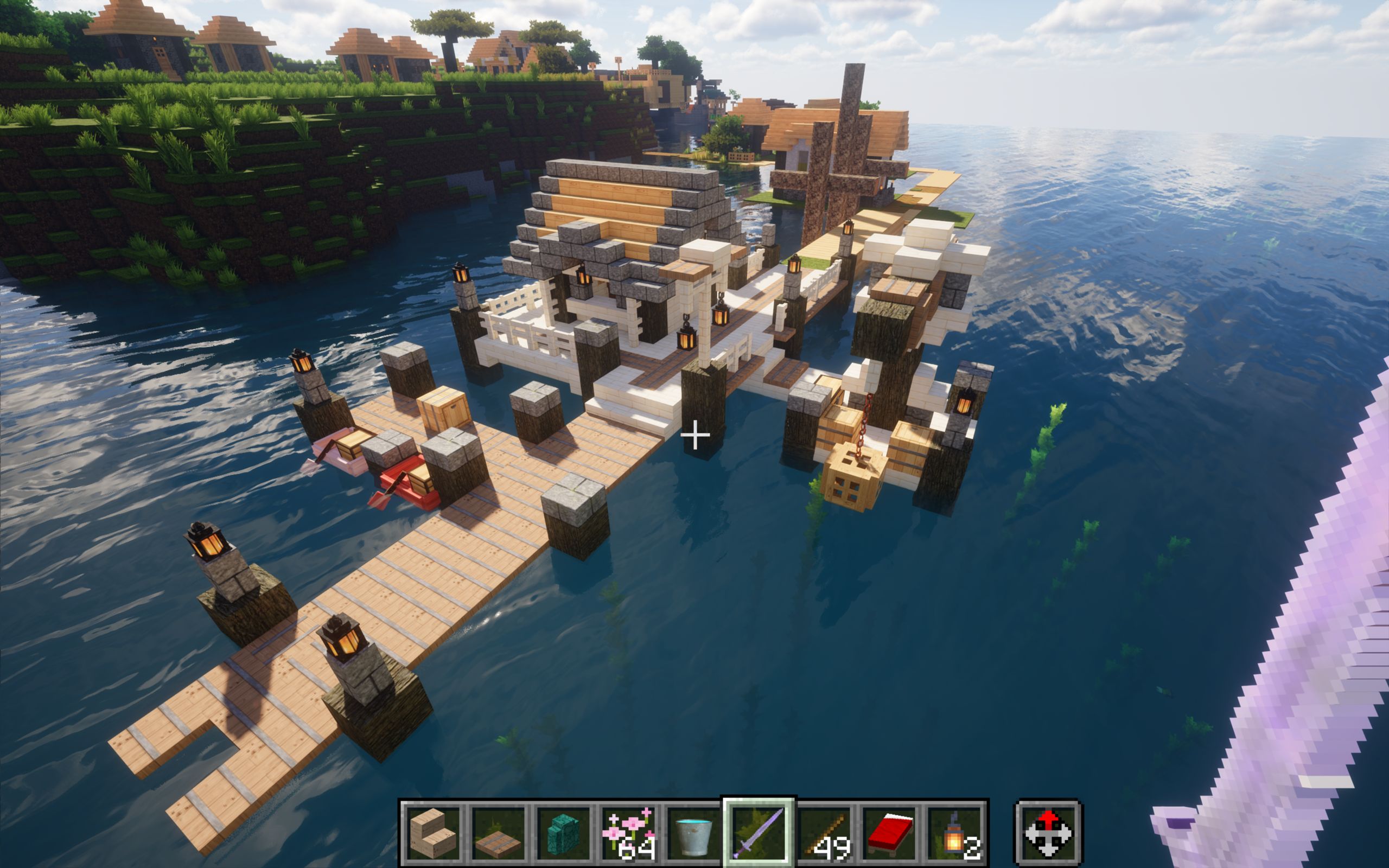Select the wooden trapdoor hotbar slot

498,833
